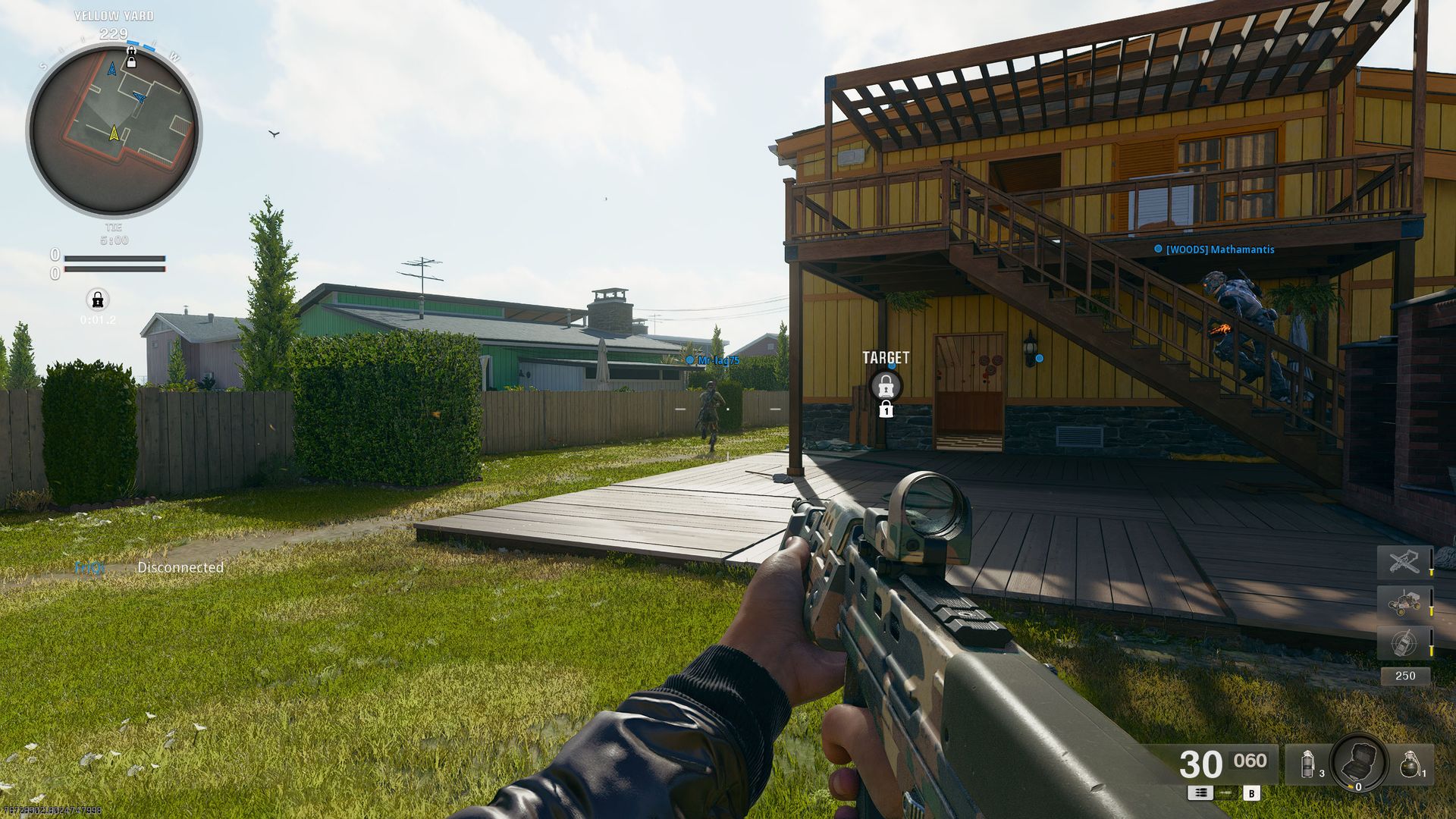Select the RC-XD scorestreak icon
Image resolution: width=1456 pixels, height=819 pixels.
click(1405, 603)
